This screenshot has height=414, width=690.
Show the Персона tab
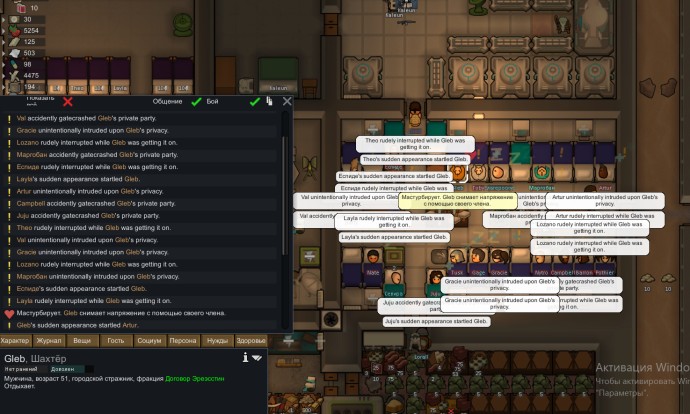click(x=183, y=341)
